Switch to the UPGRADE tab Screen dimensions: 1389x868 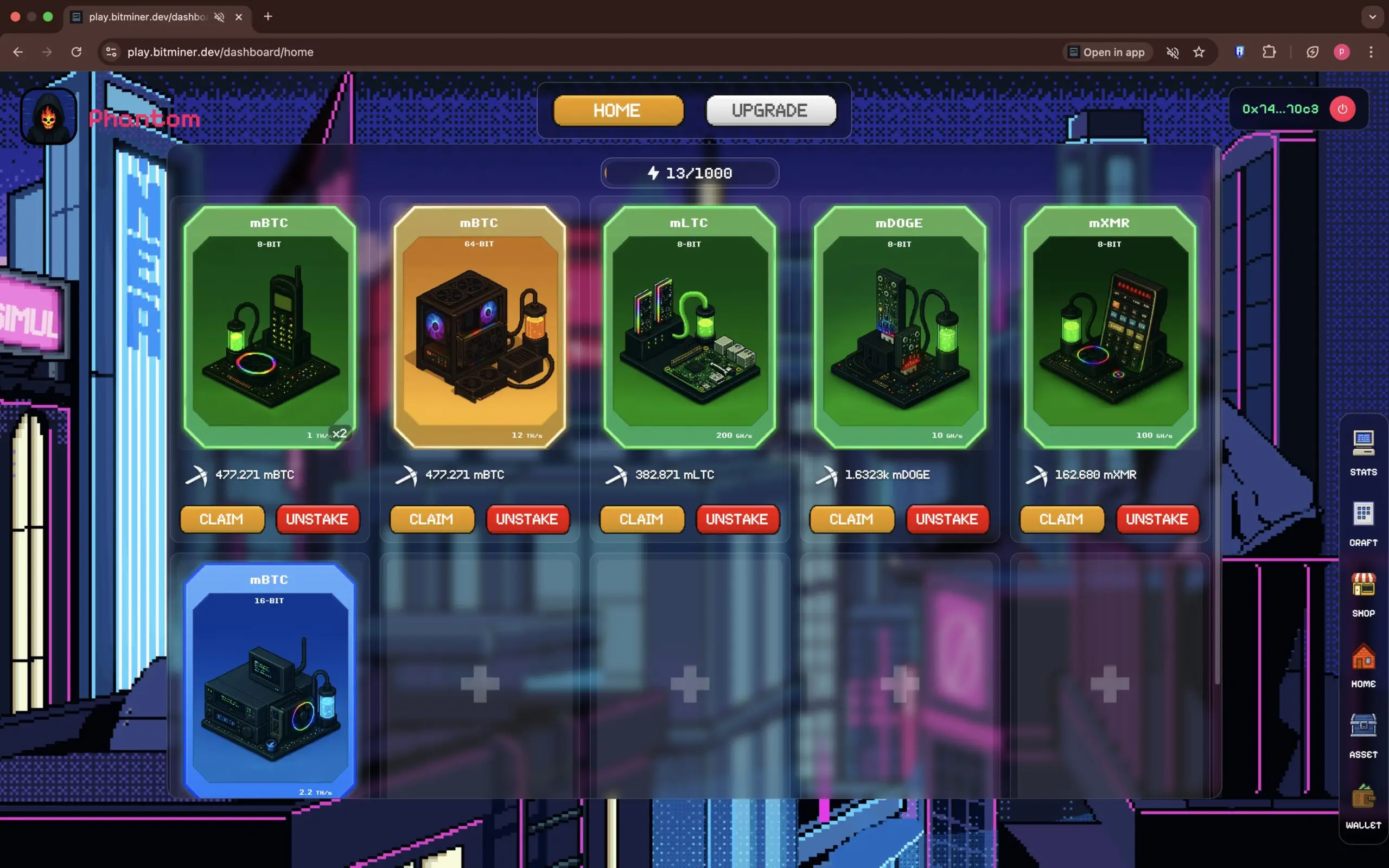click(x=770, y=110)
